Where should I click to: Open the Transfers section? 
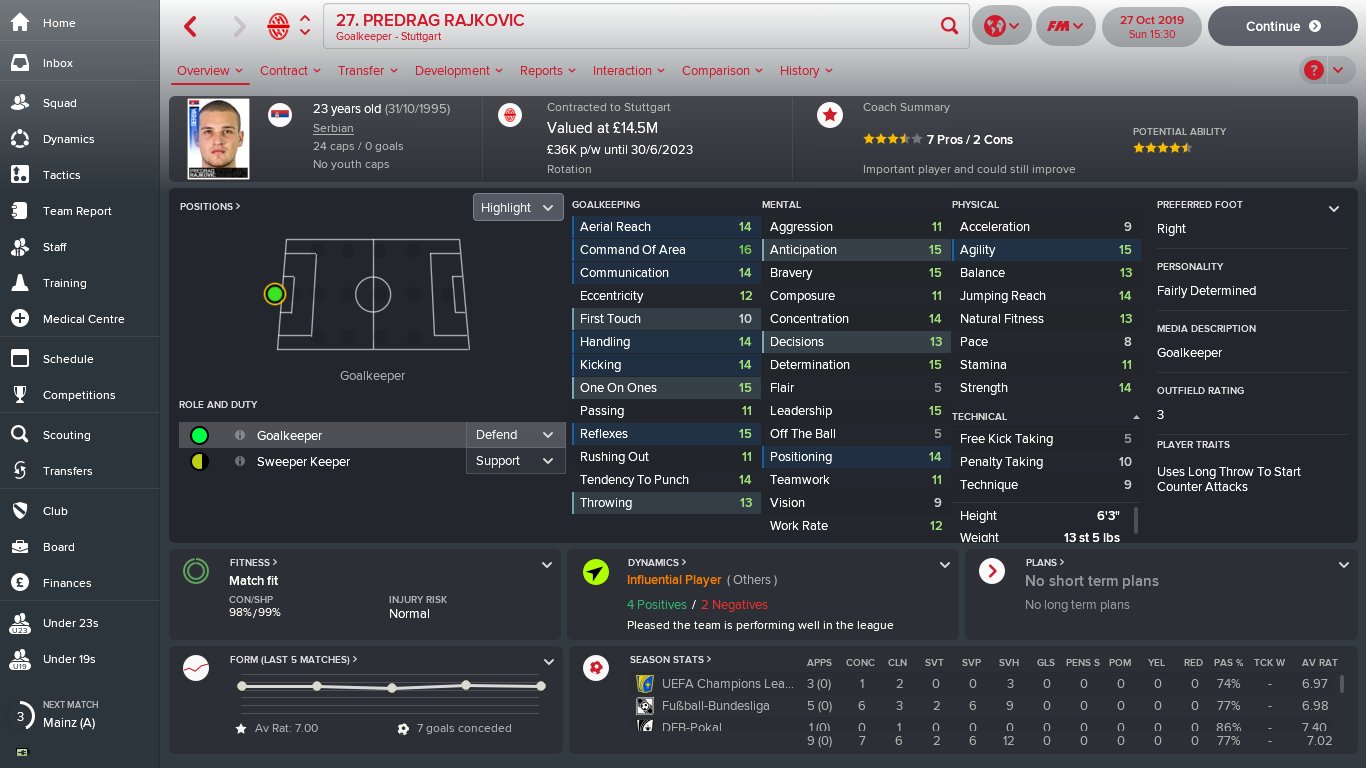(x=67, y=471)
